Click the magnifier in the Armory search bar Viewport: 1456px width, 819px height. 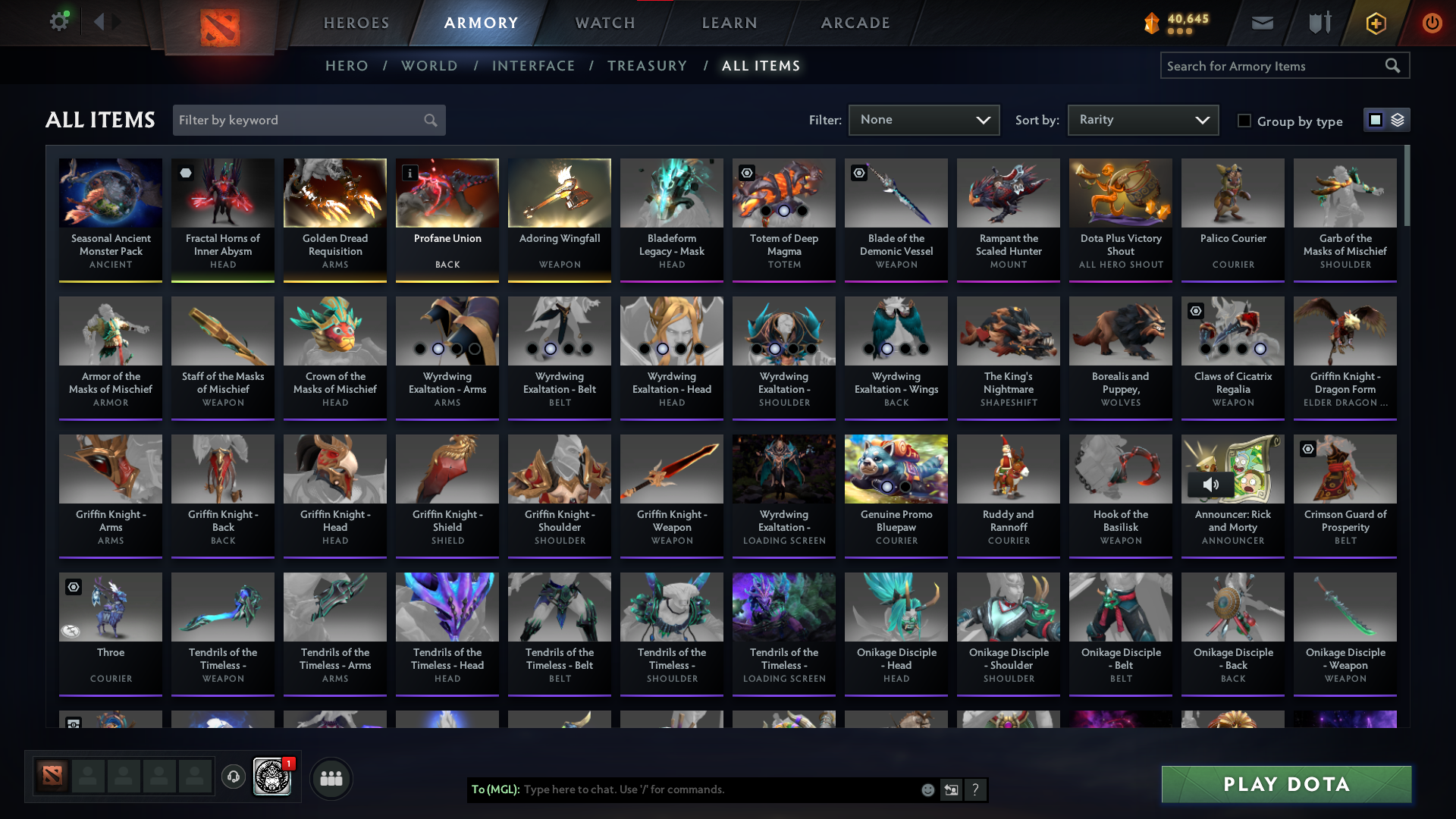(1394, 65)
